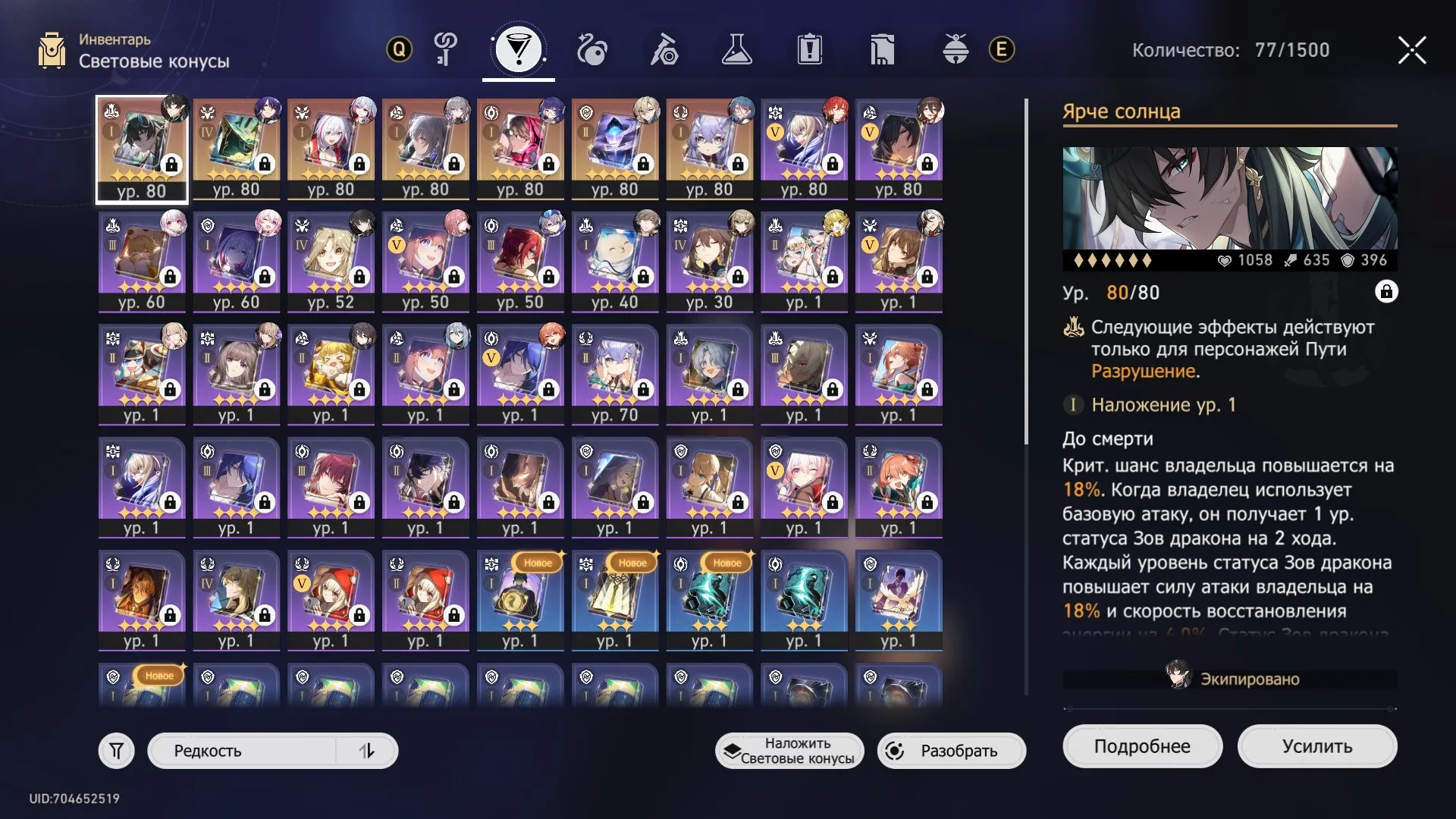This screenshot has width=1456, height=819.
Task: Click Наложить Световые конусы button
Action: [x=789, y=750]
